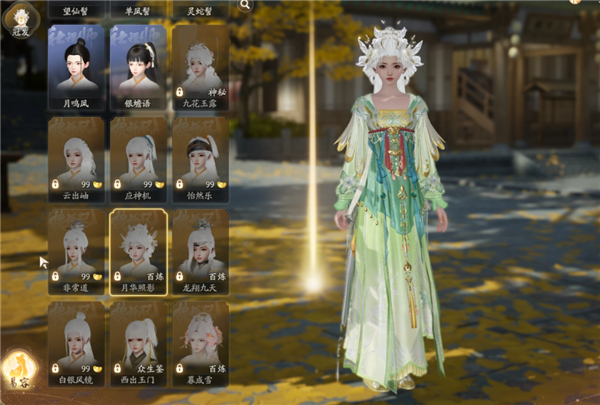
Task: Select the locked 九花玉露 hairstyle
Action: (x=200, y=65)
